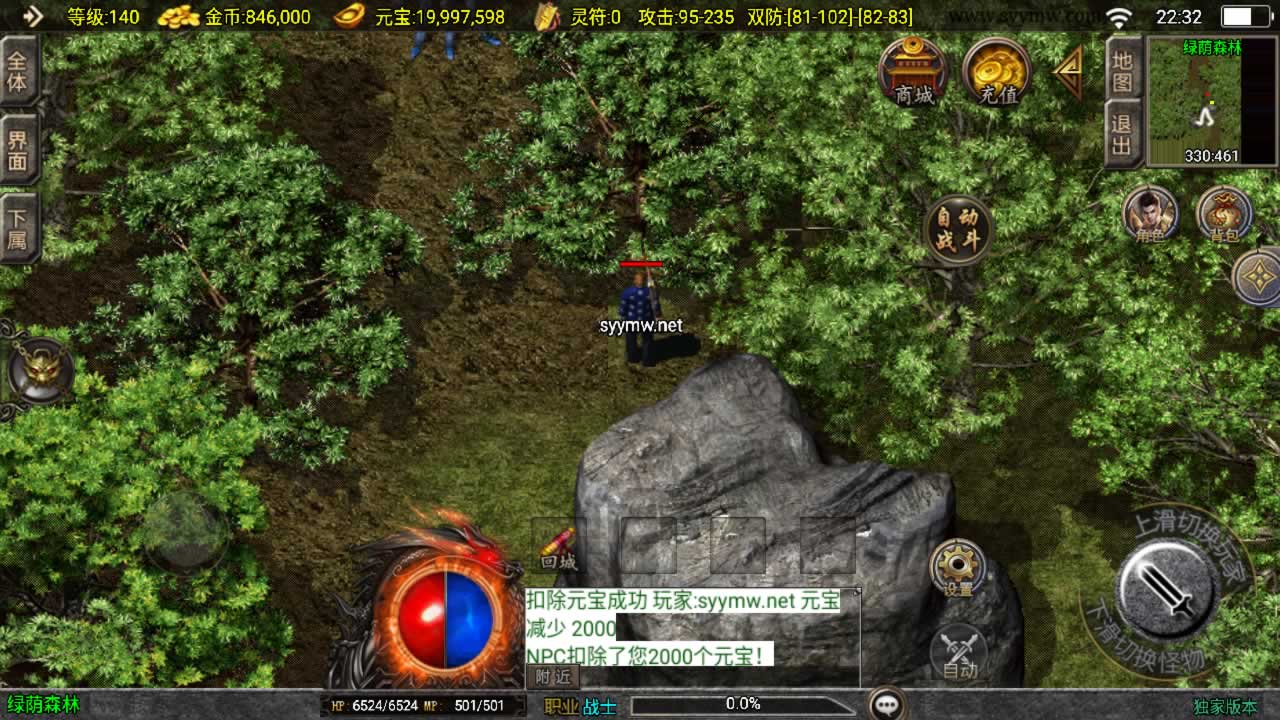
Task: Switch to the 界面 tab
Action: (18, 150)
